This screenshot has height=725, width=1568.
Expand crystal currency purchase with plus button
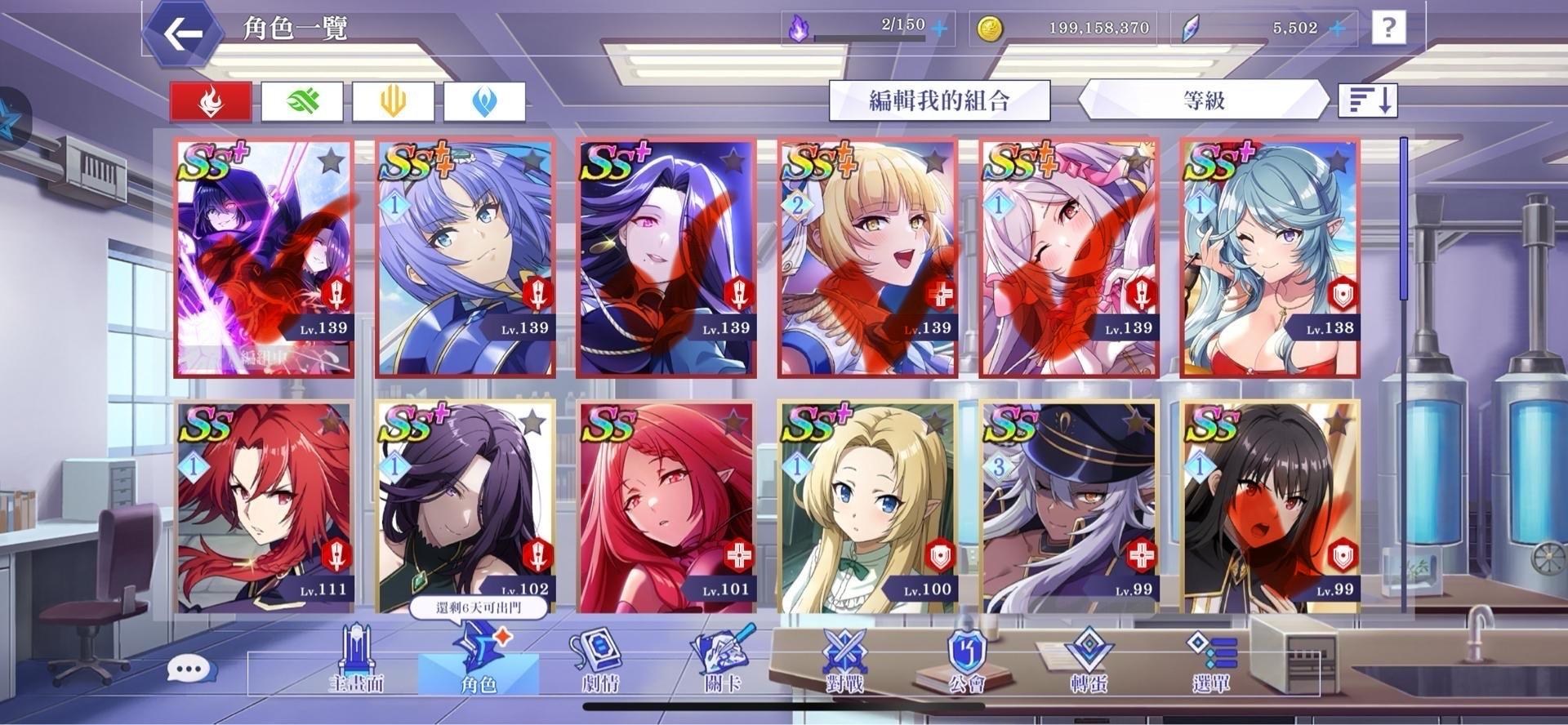click(x=1337, y=27)
